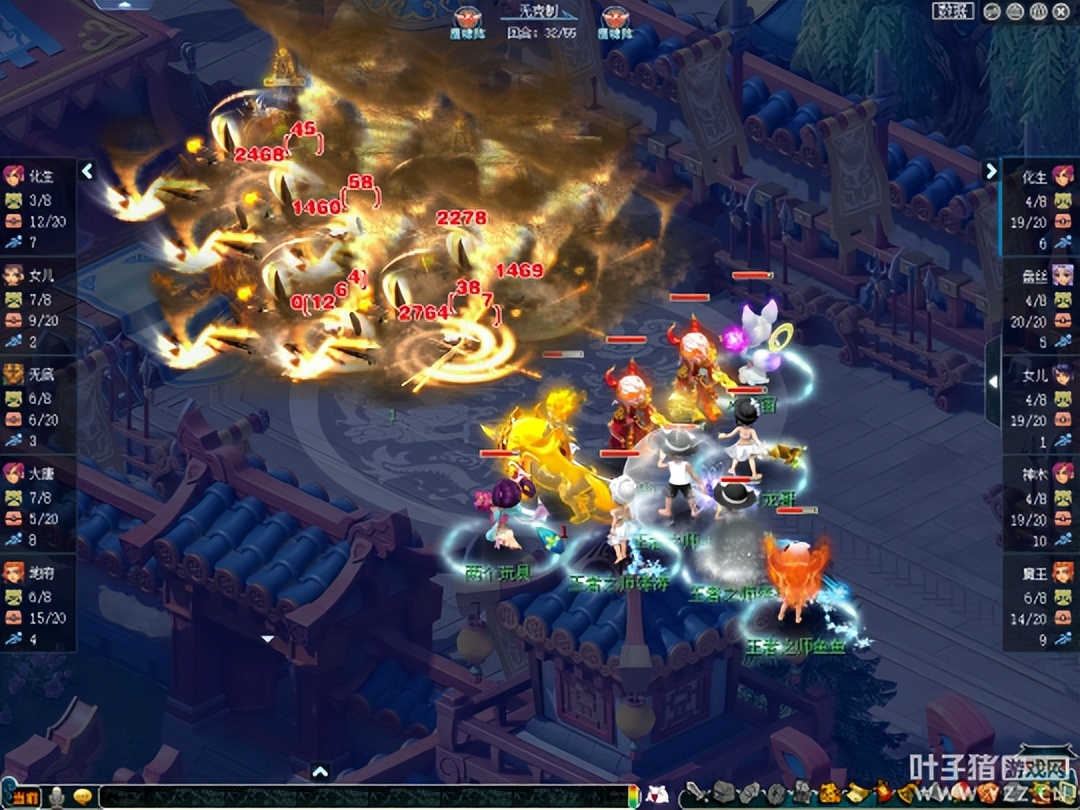1080x810 pixels.
Task: Expand the chat panel with the up arrow
Action: click(x=320, y=771)
